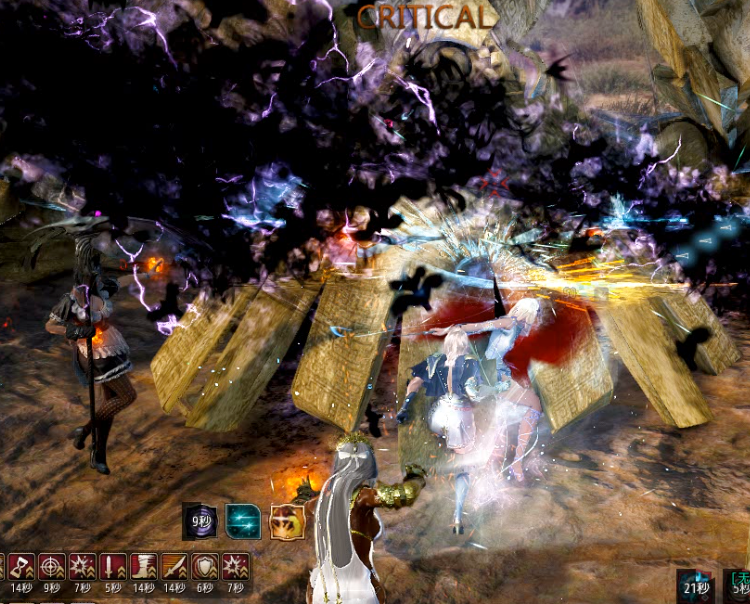This screenshot has height=604, width=750.
Task: Click the upright sword attack buff
Action: click(113, 569)
